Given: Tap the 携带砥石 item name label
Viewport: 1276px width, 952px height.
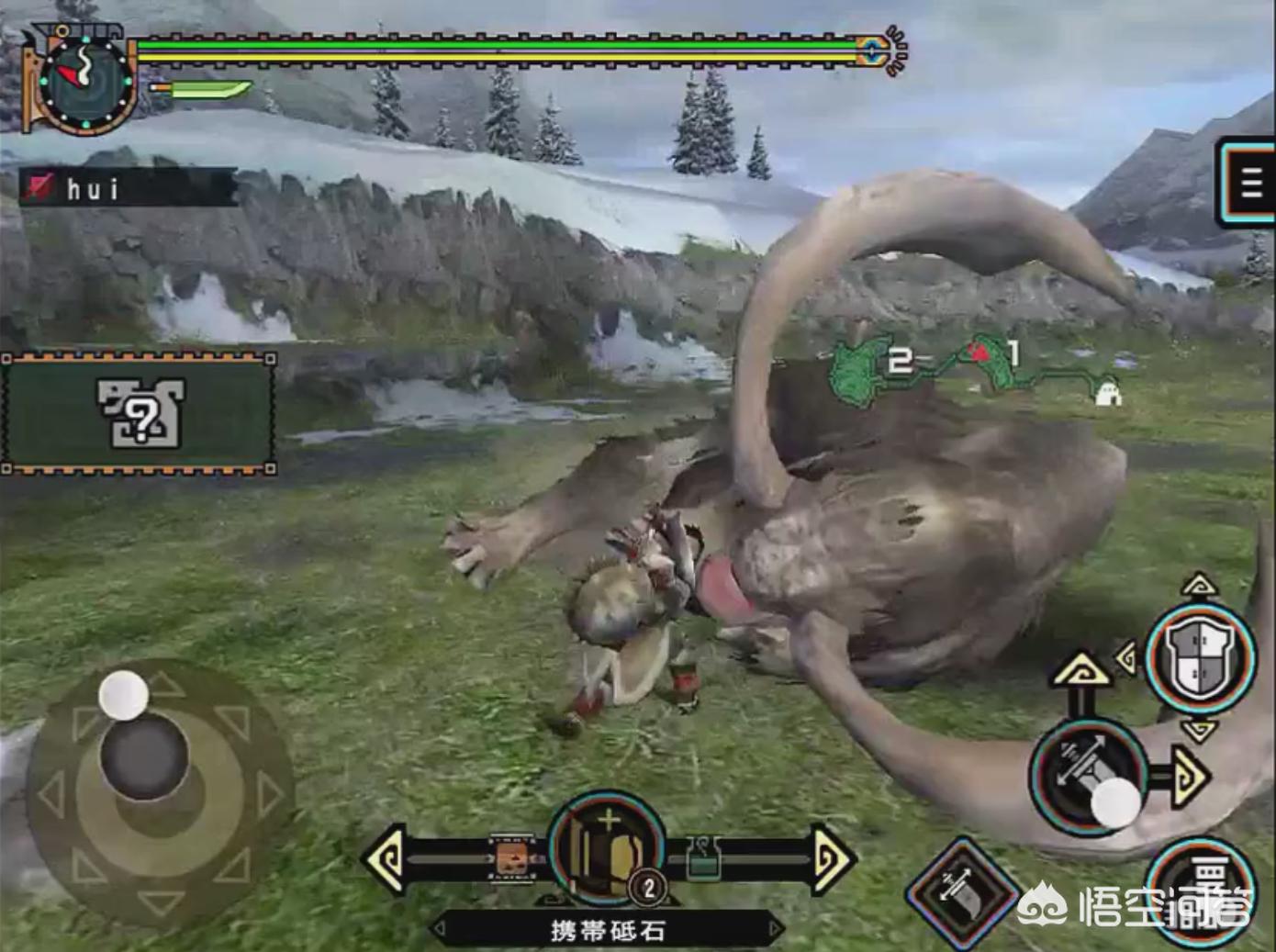Looking at the screenshot, I should tap(607, 930).
